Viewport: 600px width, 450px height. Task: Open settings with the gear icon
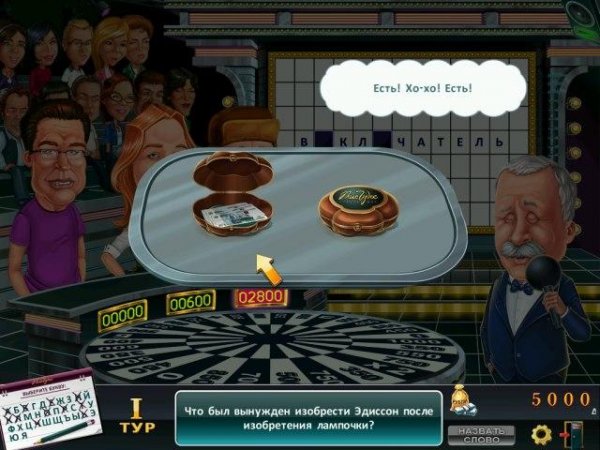(541, 434)
